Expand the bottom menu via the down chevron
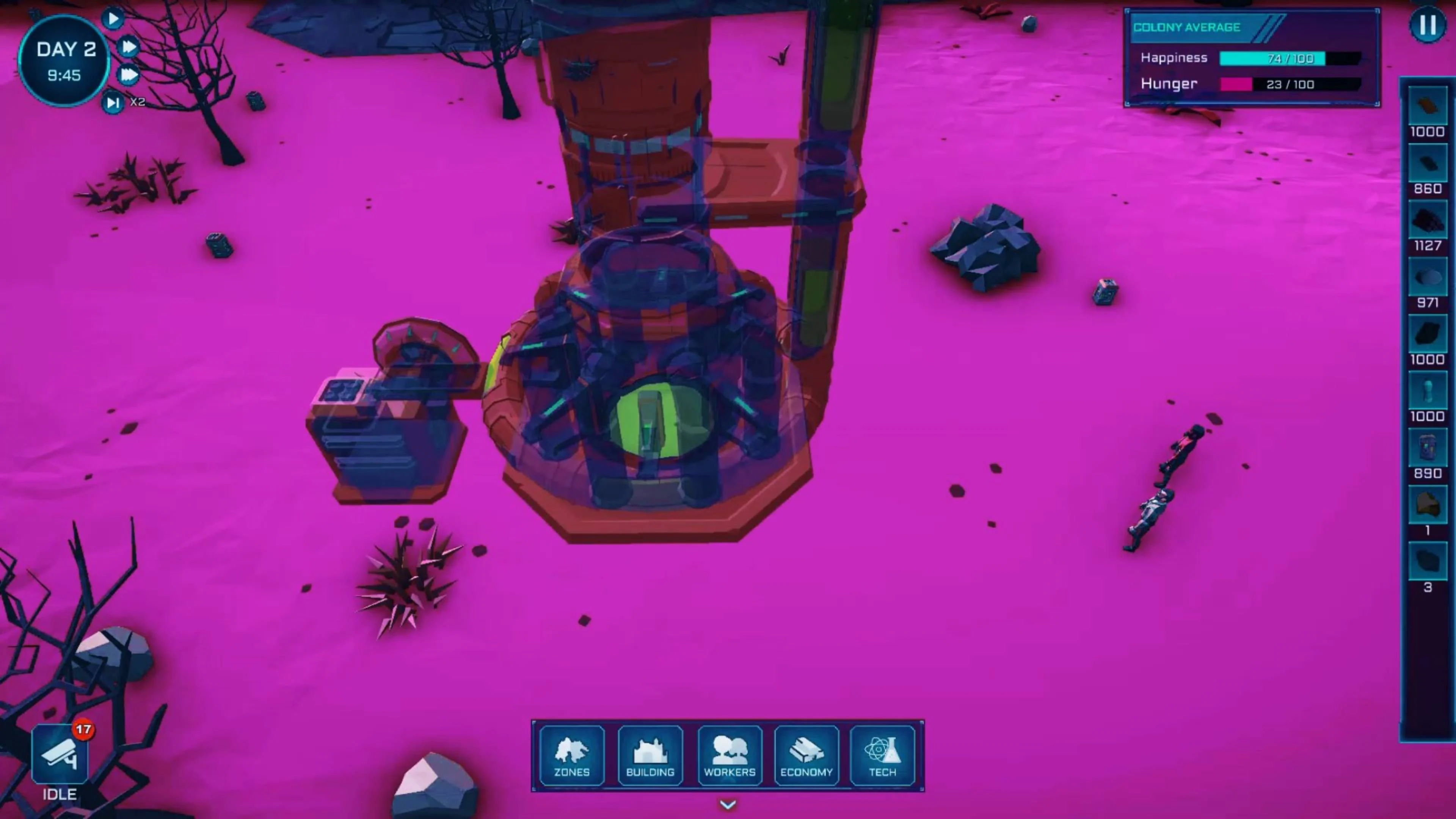This screenshot has width=1456, height=819. pyautogui.click(x=728, y=805)
